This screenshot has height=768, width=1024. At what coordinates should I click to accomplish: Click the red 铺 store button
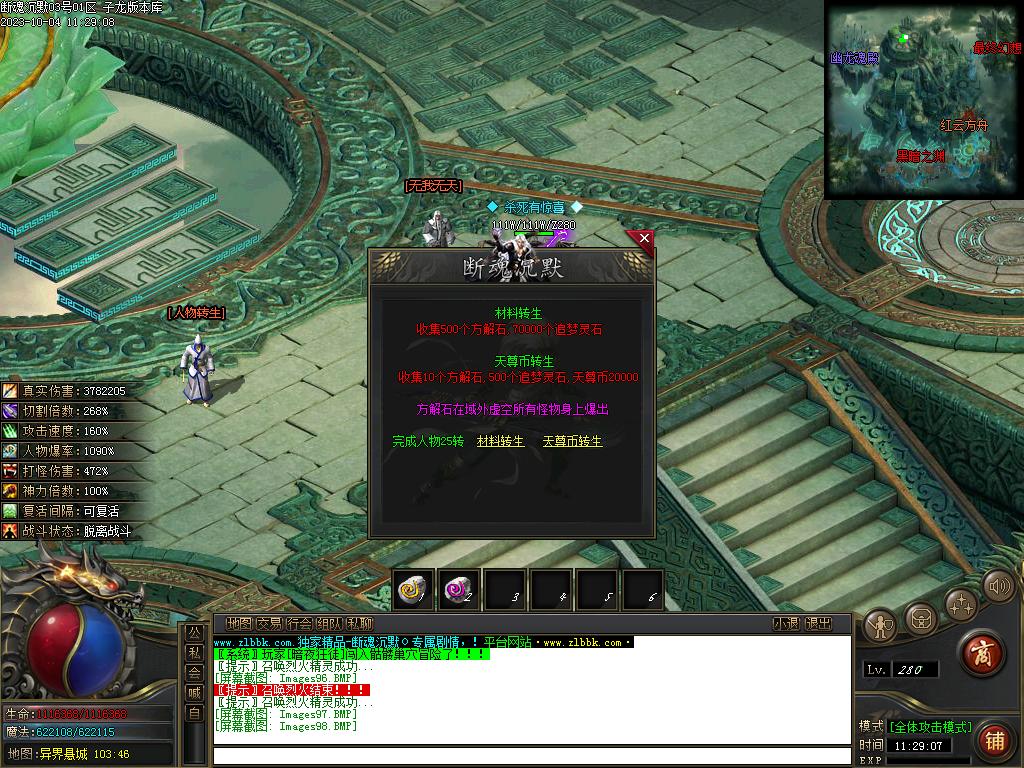994,740
